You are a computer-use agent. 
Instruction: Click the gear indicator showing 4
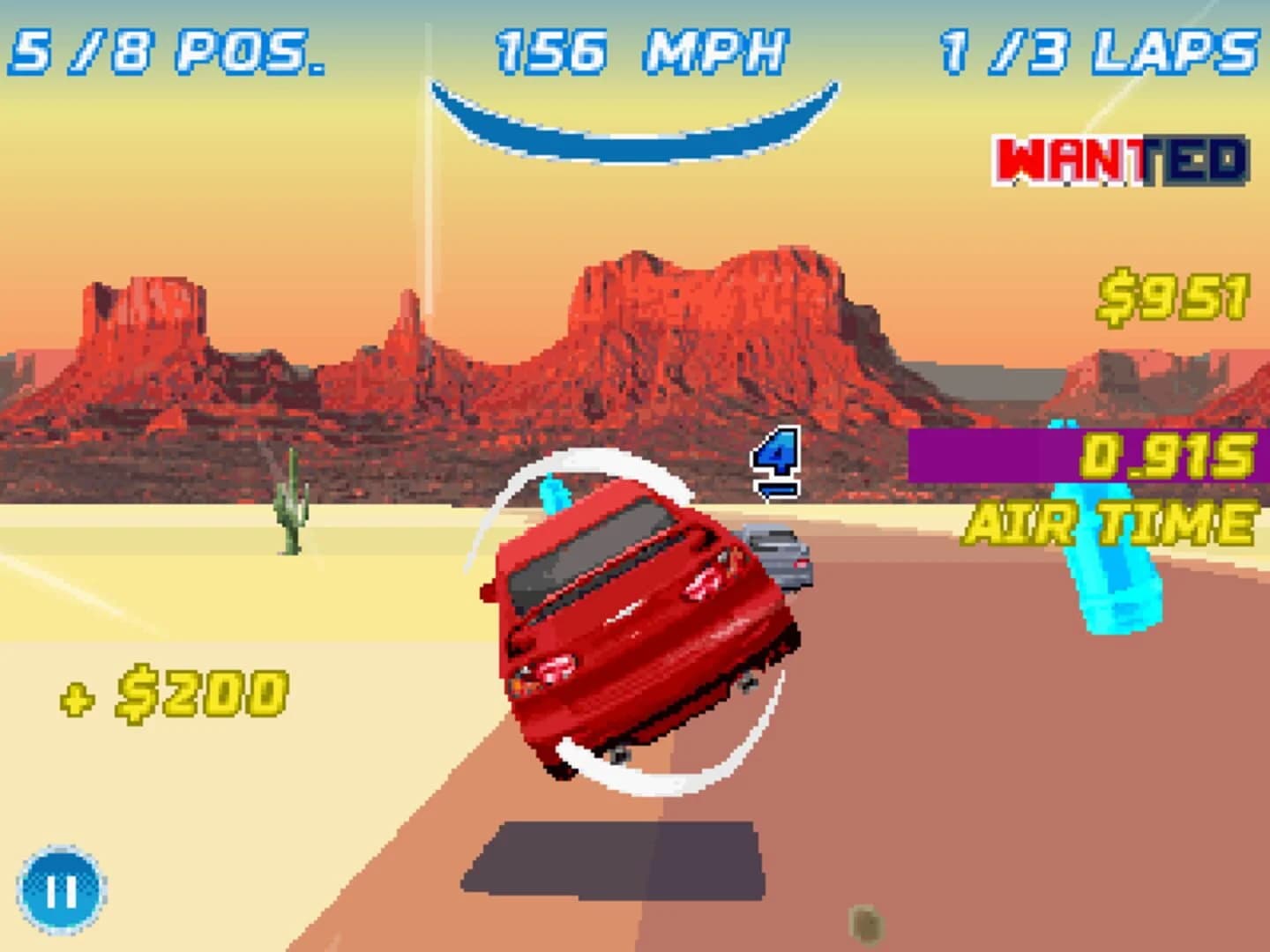[x=774, y=460]
